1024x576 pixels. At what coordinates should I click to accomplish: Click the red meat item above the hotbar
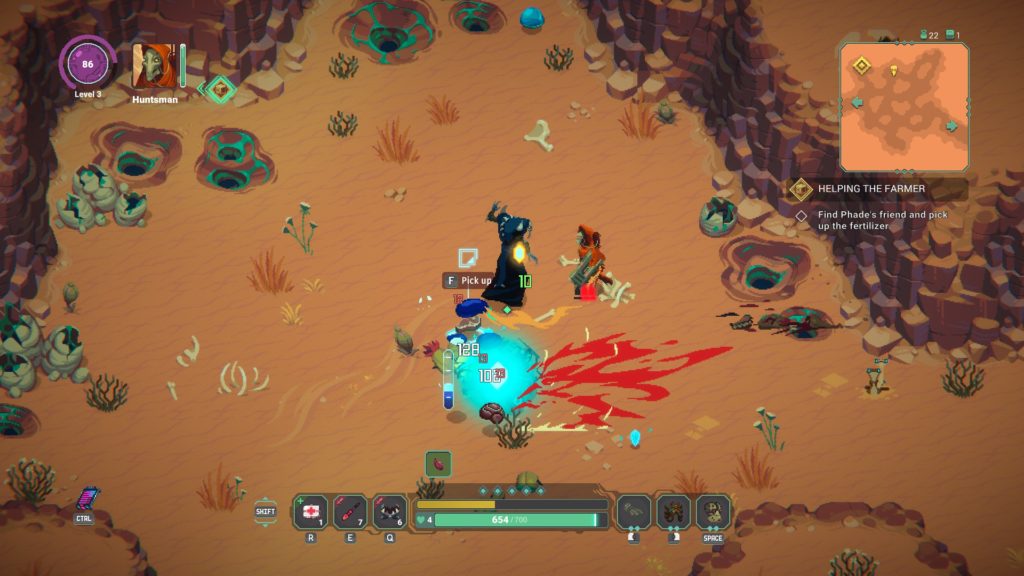tap(438, 463)
